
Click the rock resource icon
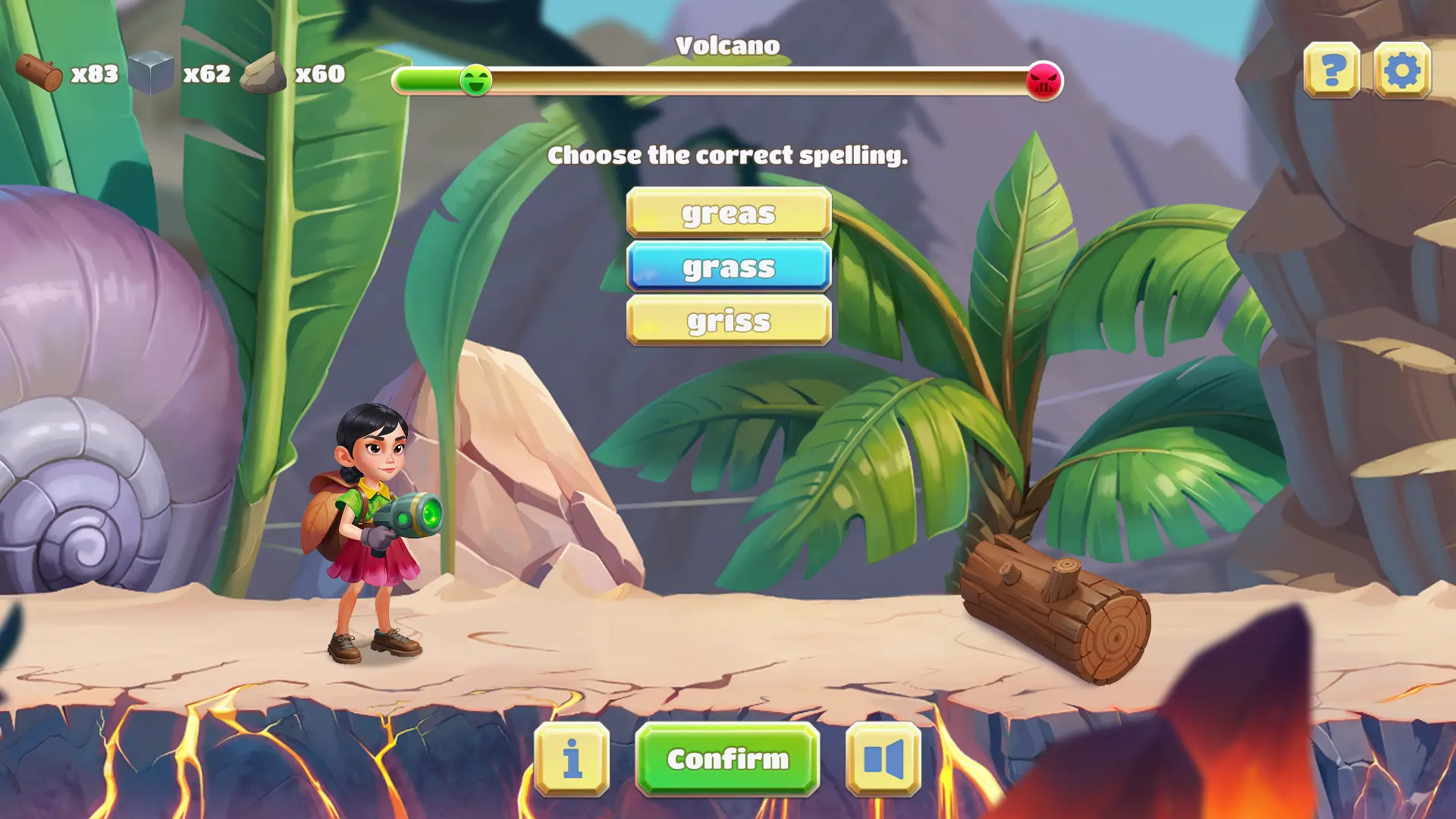tap(264, 72)
